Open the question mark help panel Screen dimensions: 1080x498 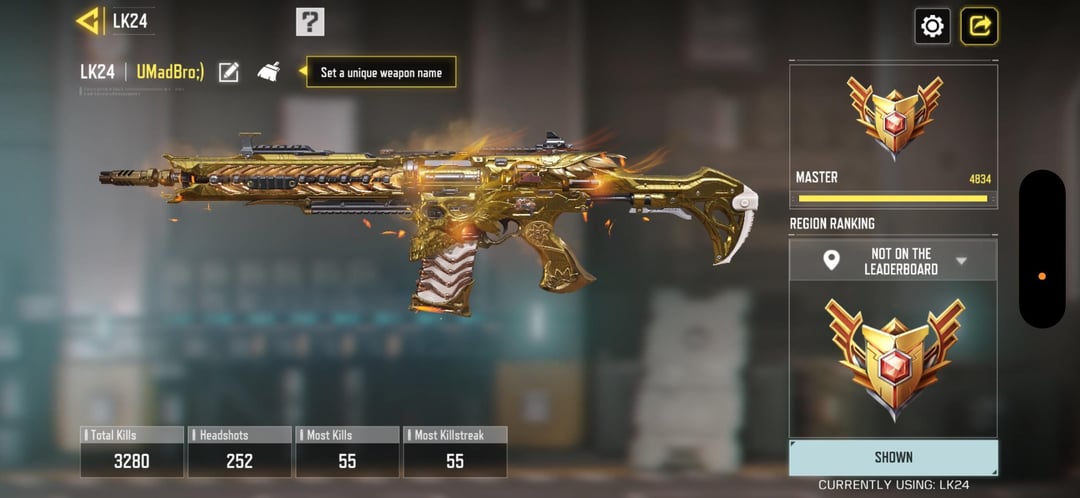310,21
